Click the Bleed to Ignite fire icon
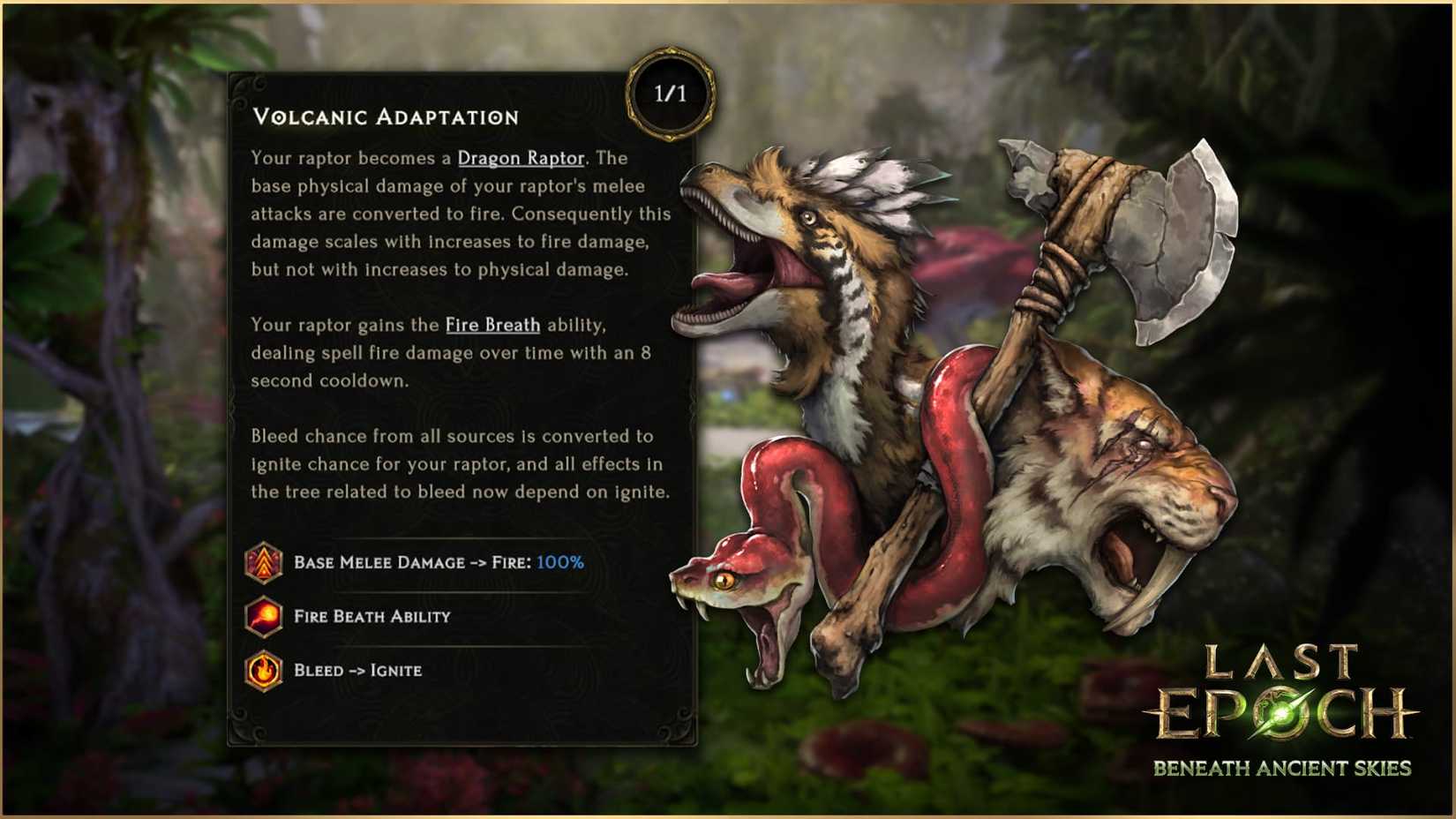 pyautogui.click(x=263, y=670)
